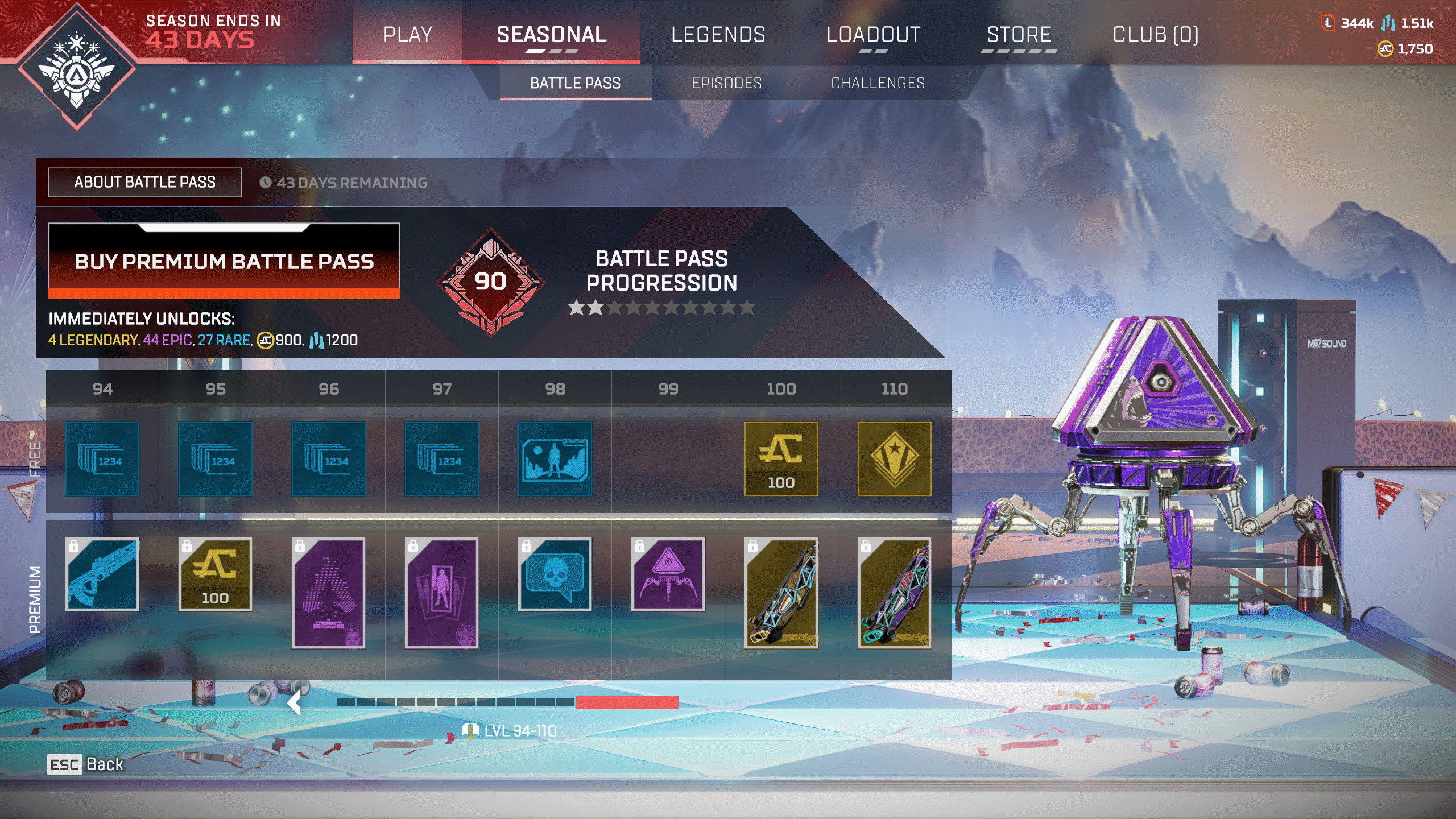Click Buy Premium Battle Pass
1456x819 pixels.
pos(224,262)
